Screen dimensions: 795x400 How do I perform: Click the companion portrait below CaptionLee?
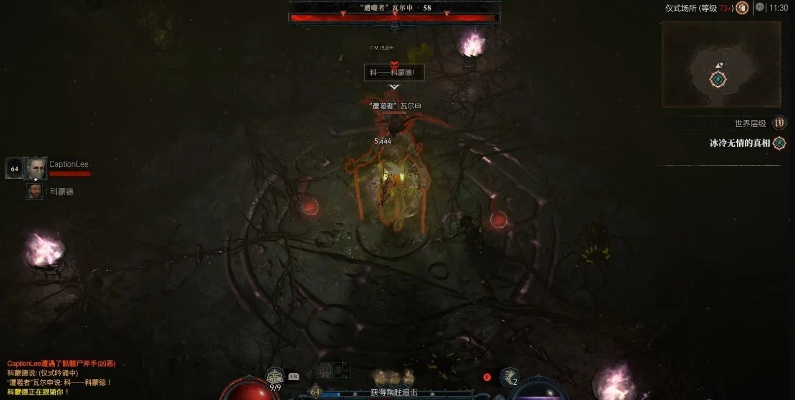[35, 190]
